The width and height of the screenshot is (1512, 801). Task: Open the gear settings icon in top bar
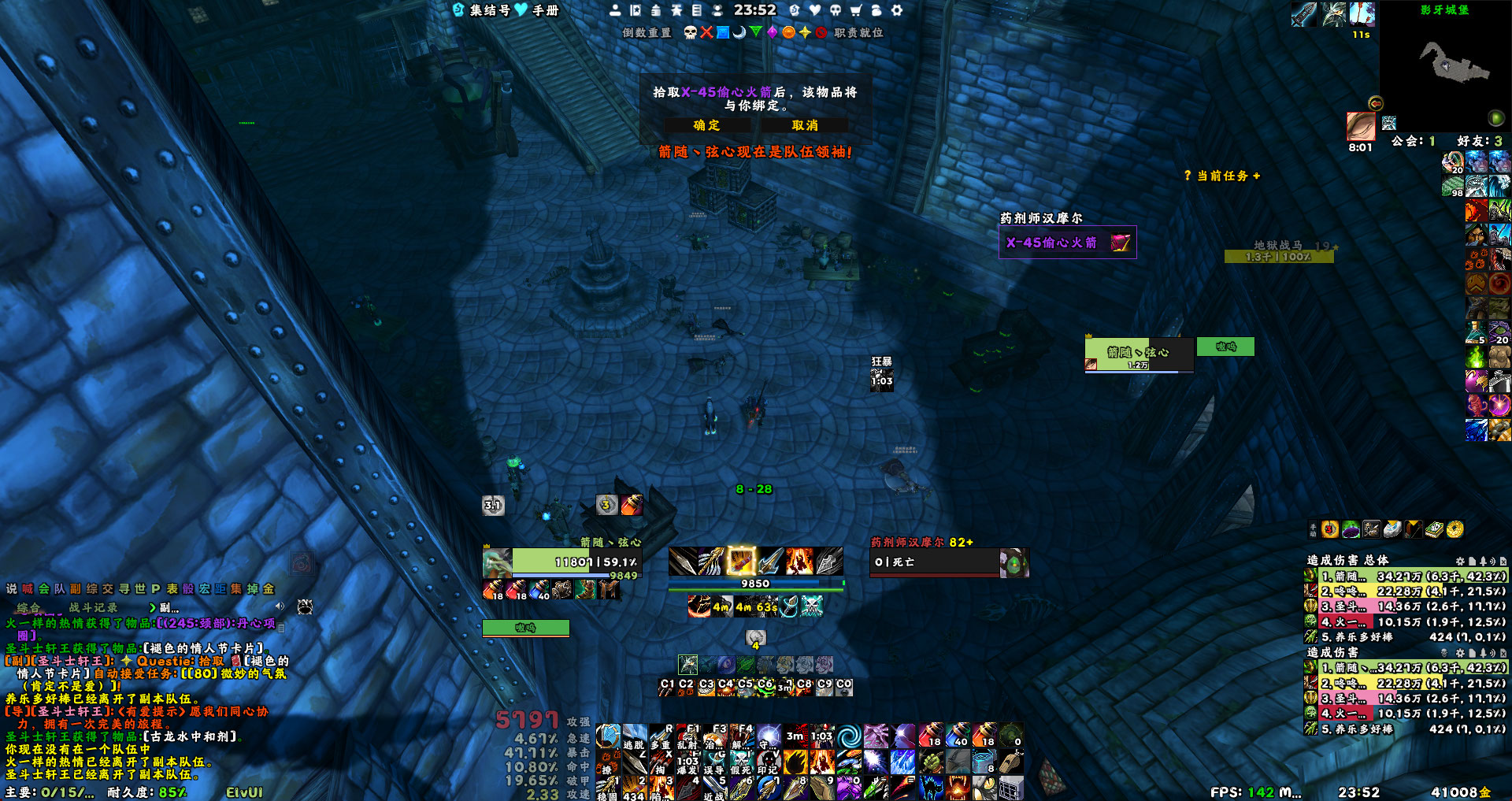coord(896,10)
